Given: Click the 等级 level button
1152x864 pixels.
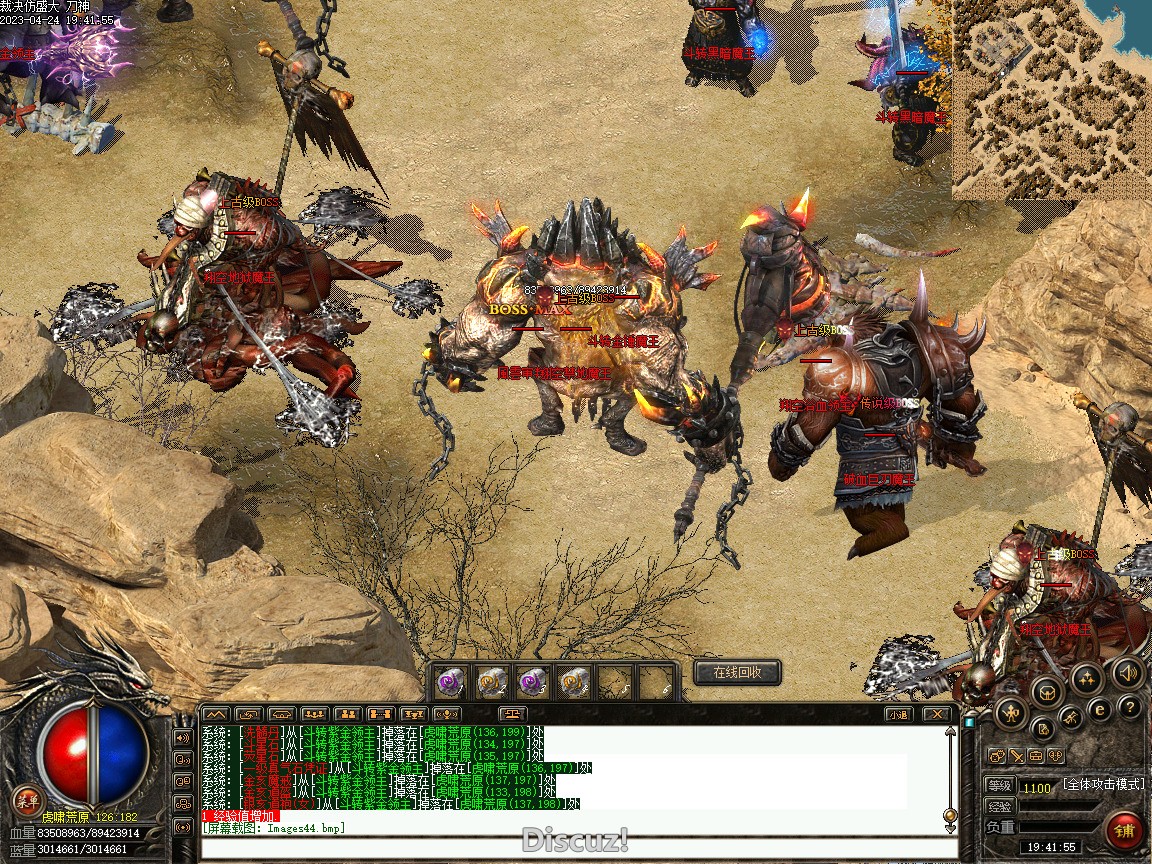Looking at the screenshot, I should click(x=1000, y=786).
